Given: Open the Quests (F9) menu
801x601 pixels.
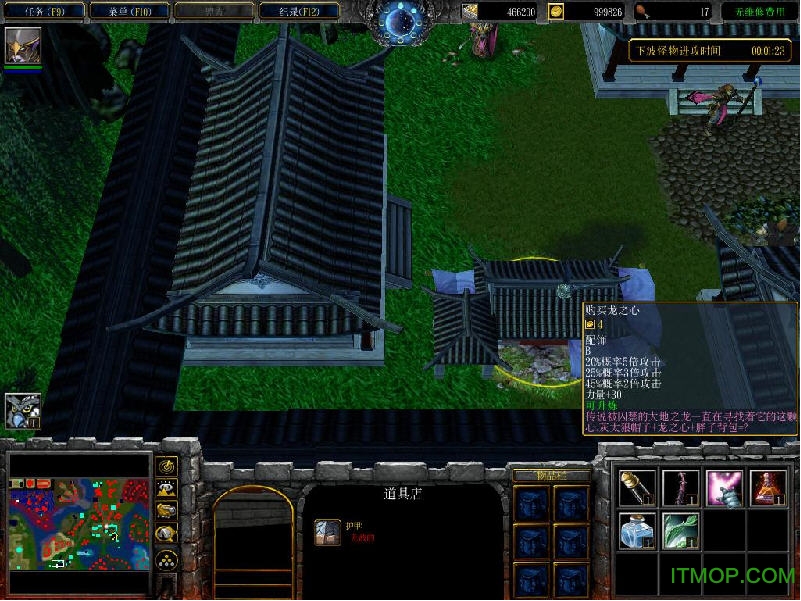Looking at the screenshot, I should 41,12.
